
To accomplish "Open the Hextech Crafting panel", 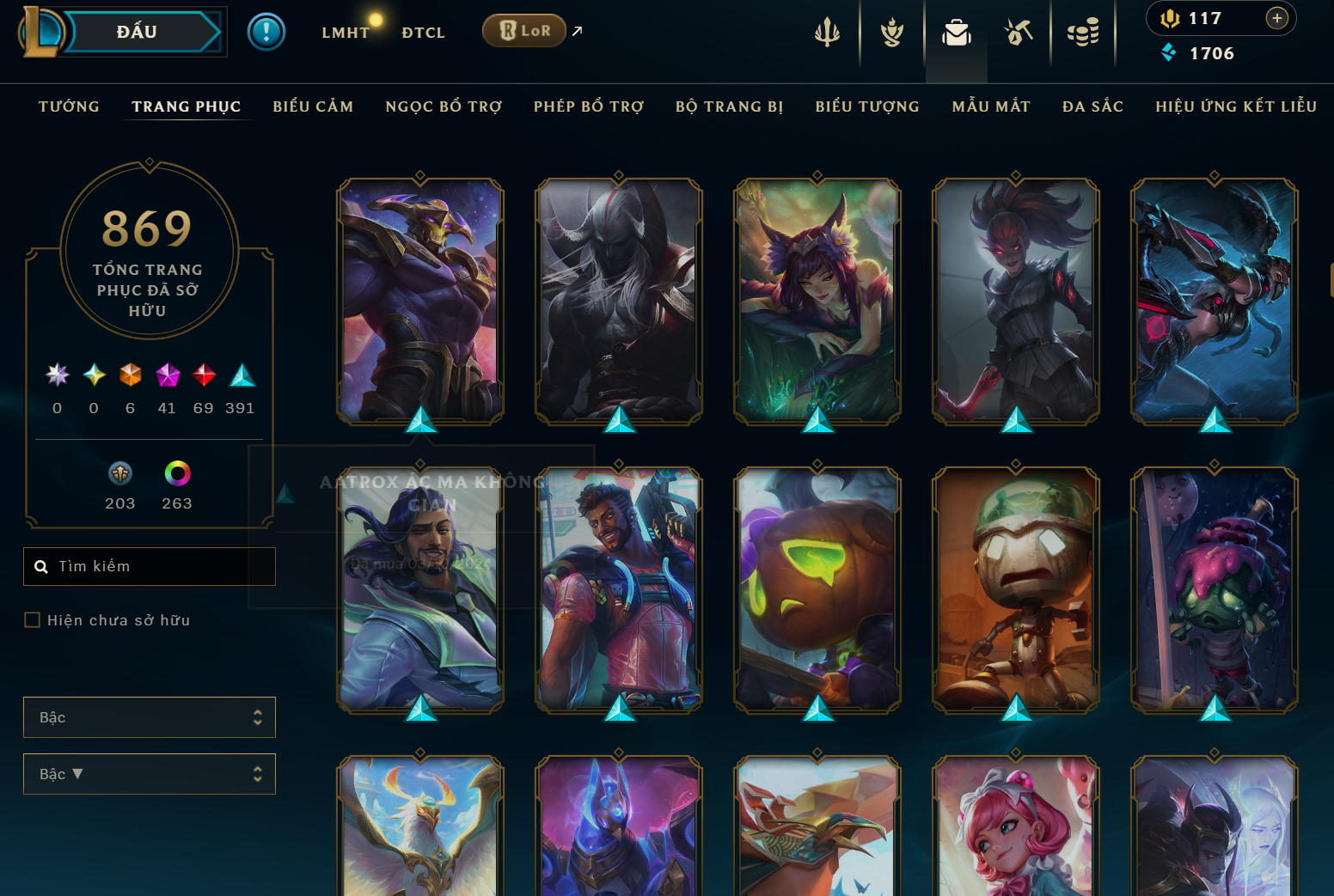I will click(x=1019, y=32).
